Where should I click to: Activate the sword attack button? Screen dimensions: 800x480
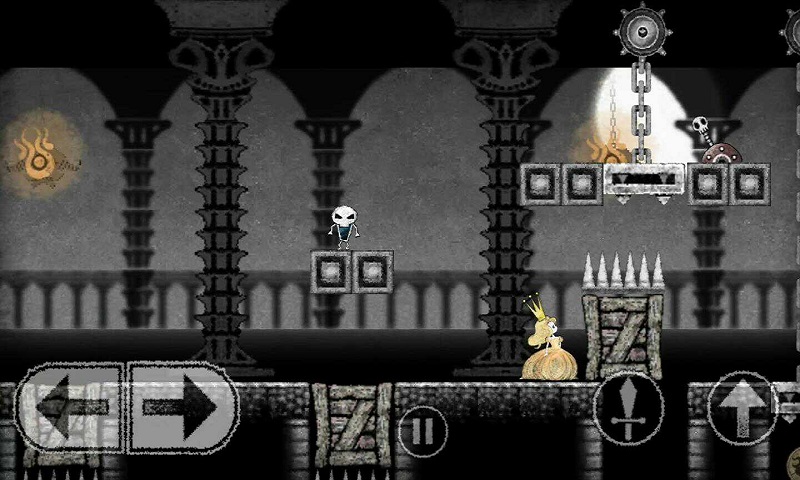click(x=628, y=410)
